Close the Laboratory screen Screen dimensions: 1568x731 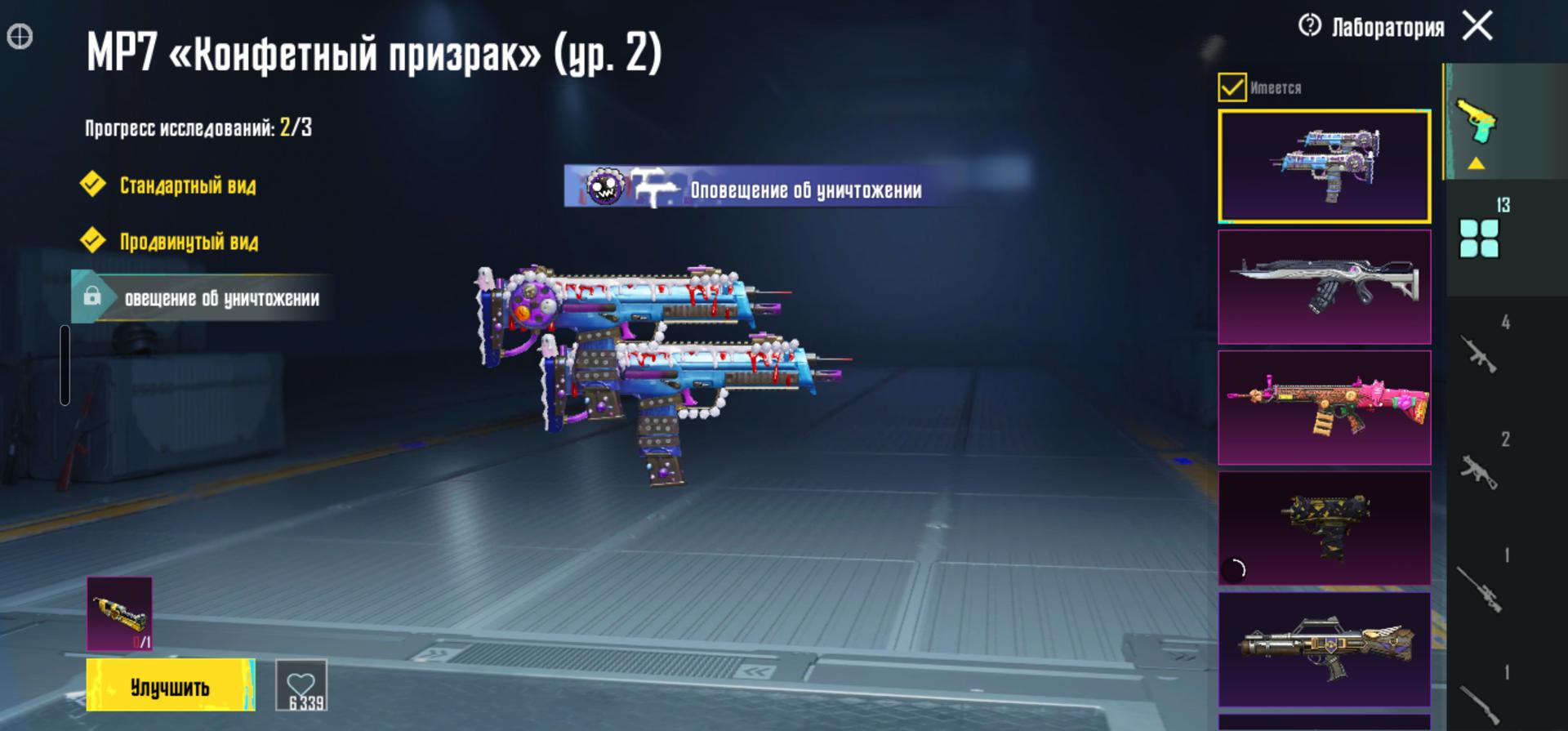point(1477,26)
